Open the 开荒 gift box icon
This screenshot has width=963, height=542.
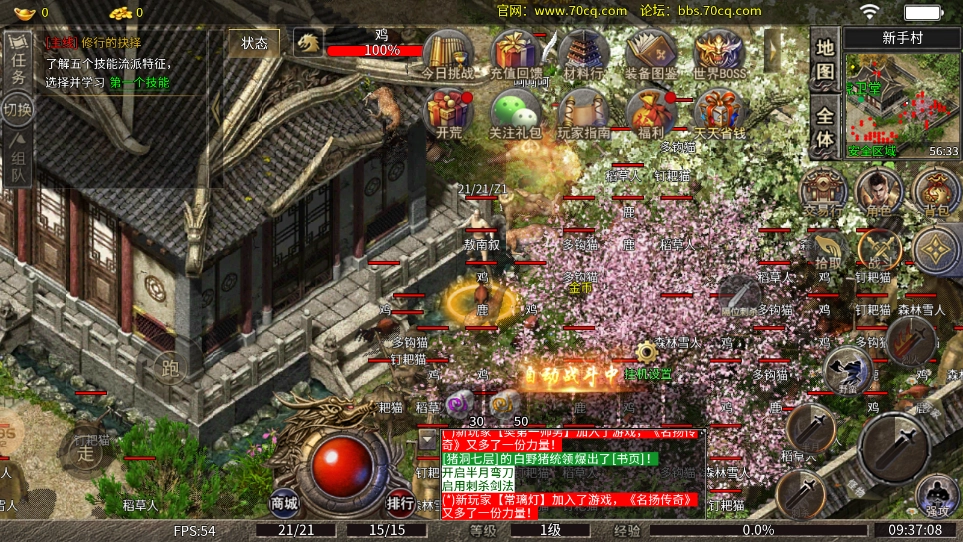click(449, 113)
